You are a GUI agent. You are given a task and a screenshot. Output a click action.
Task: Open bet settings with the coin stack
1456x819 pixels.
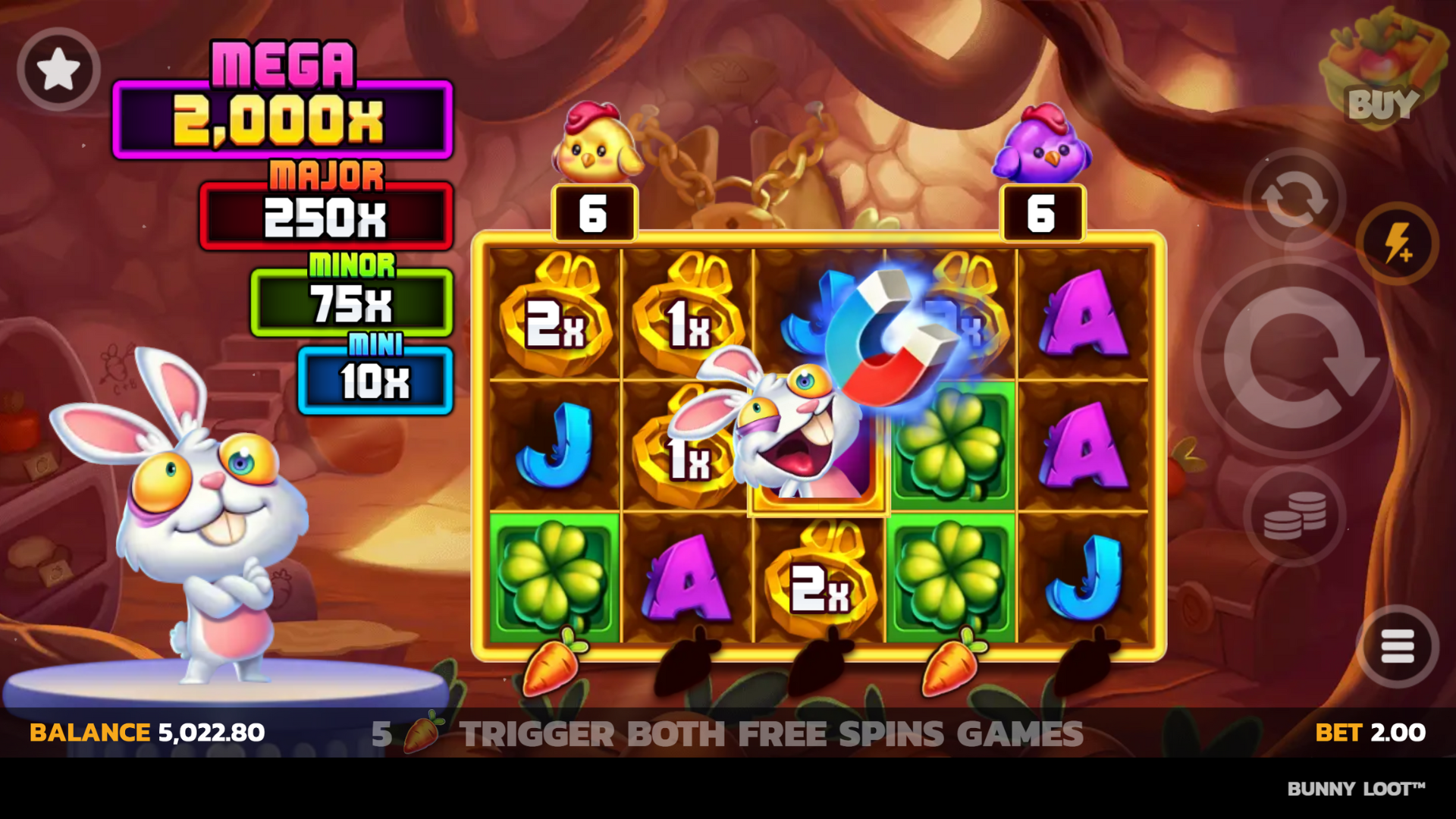click(x=1294, y=516)
